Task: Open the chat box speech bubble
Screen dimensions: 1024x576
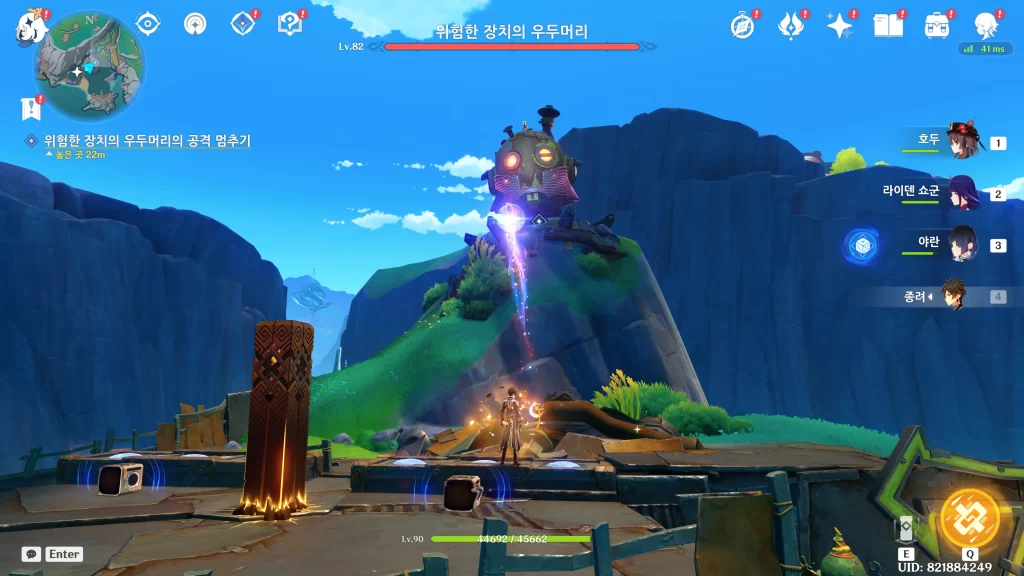Action: pos(31,554)
